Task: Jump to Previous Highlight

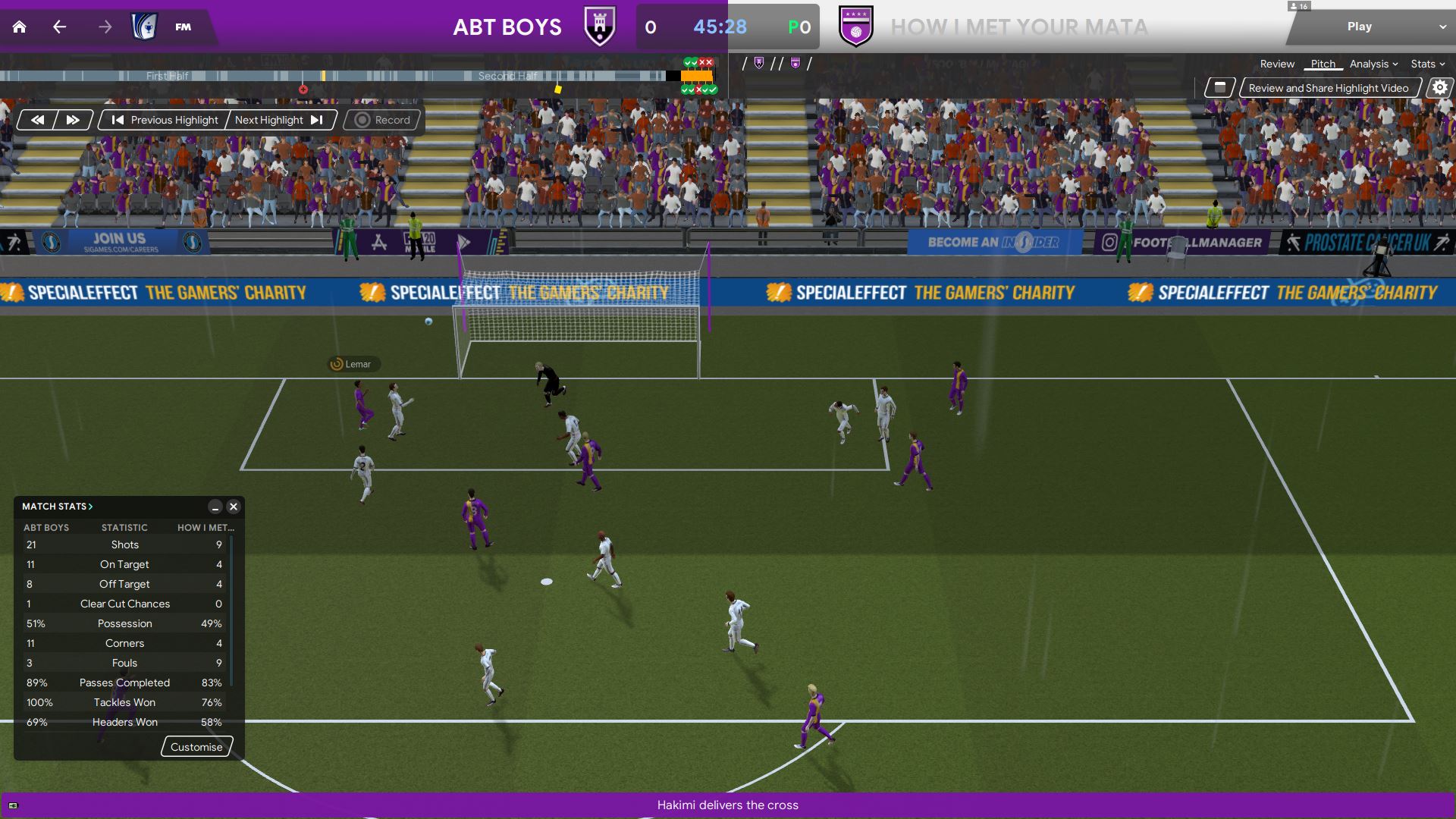Action: 165,120
